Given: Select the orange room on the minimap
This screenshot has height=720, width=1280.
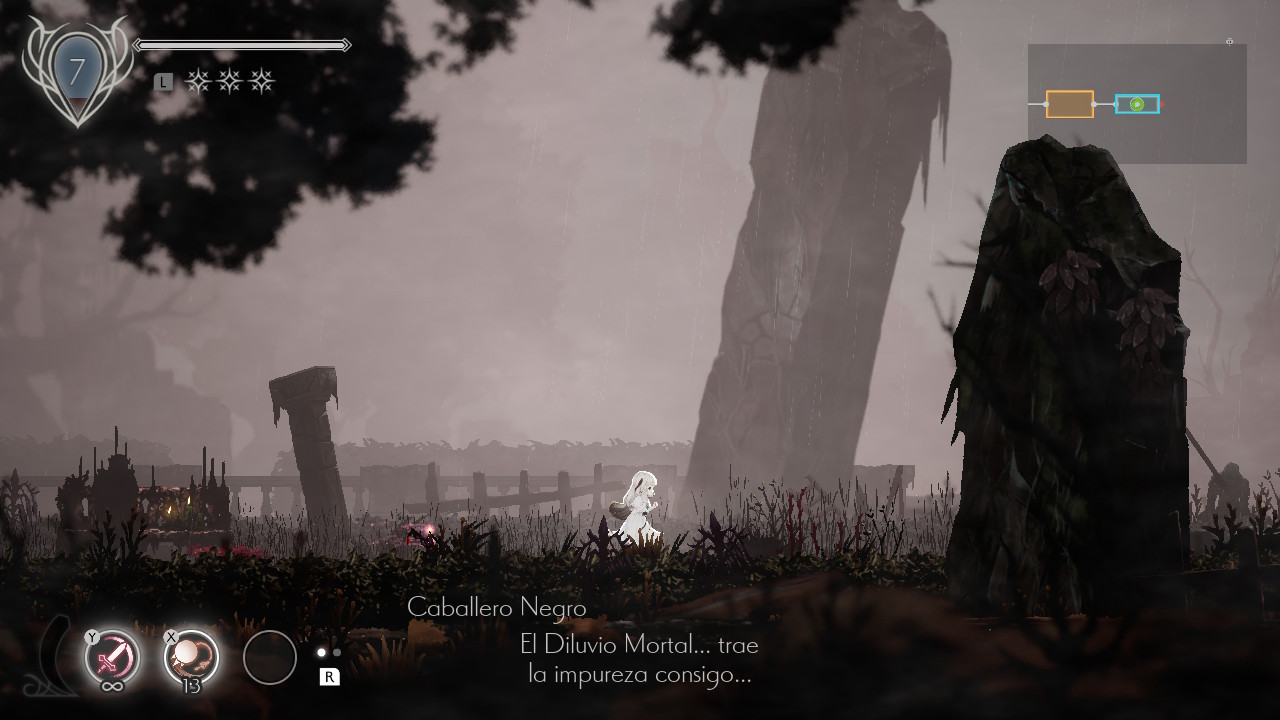Looking at the screenshot, I should click(x=1069, y=104).
